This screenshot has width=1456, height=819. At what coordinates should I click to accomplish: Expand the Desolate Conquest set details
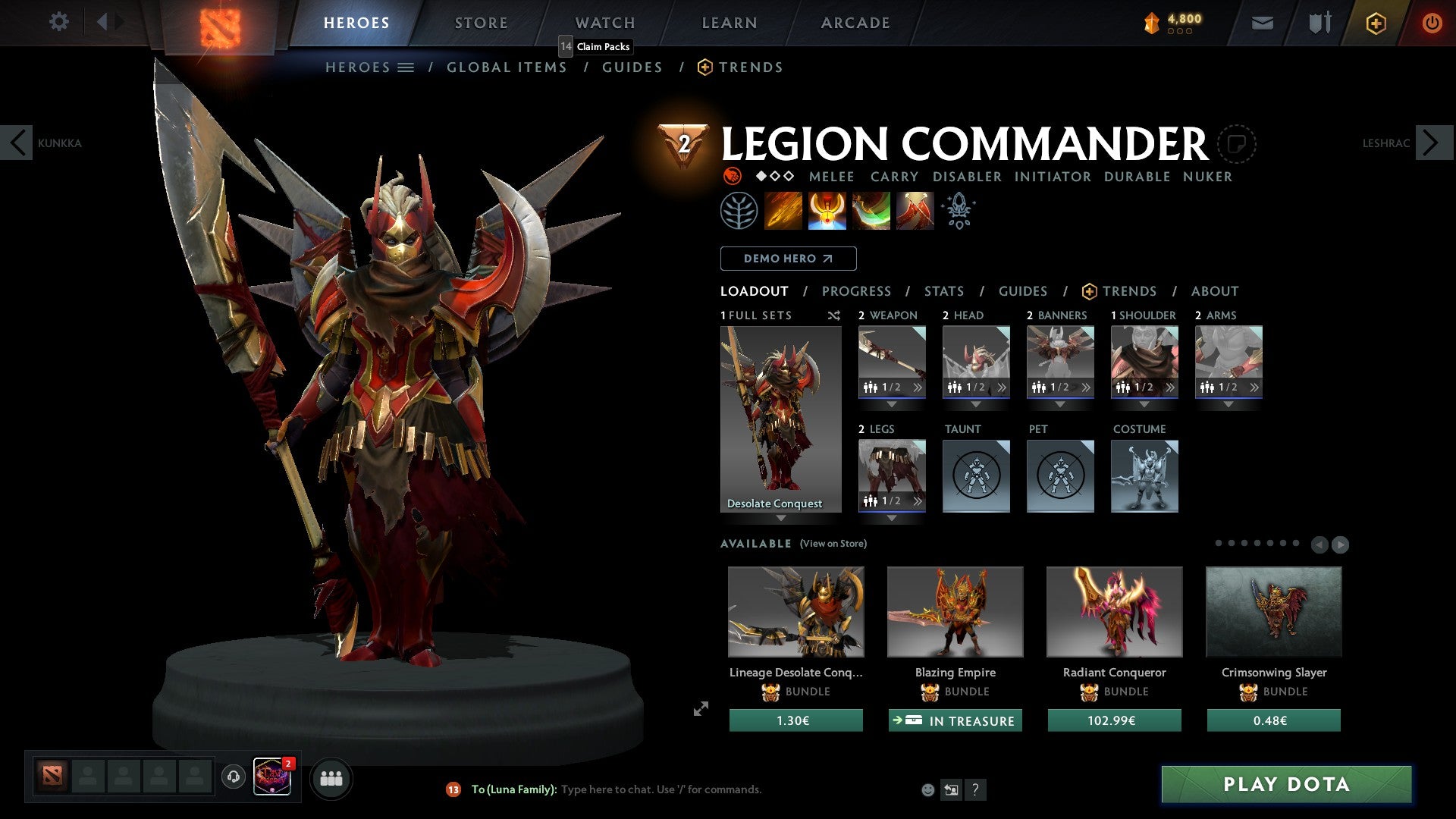781,519
